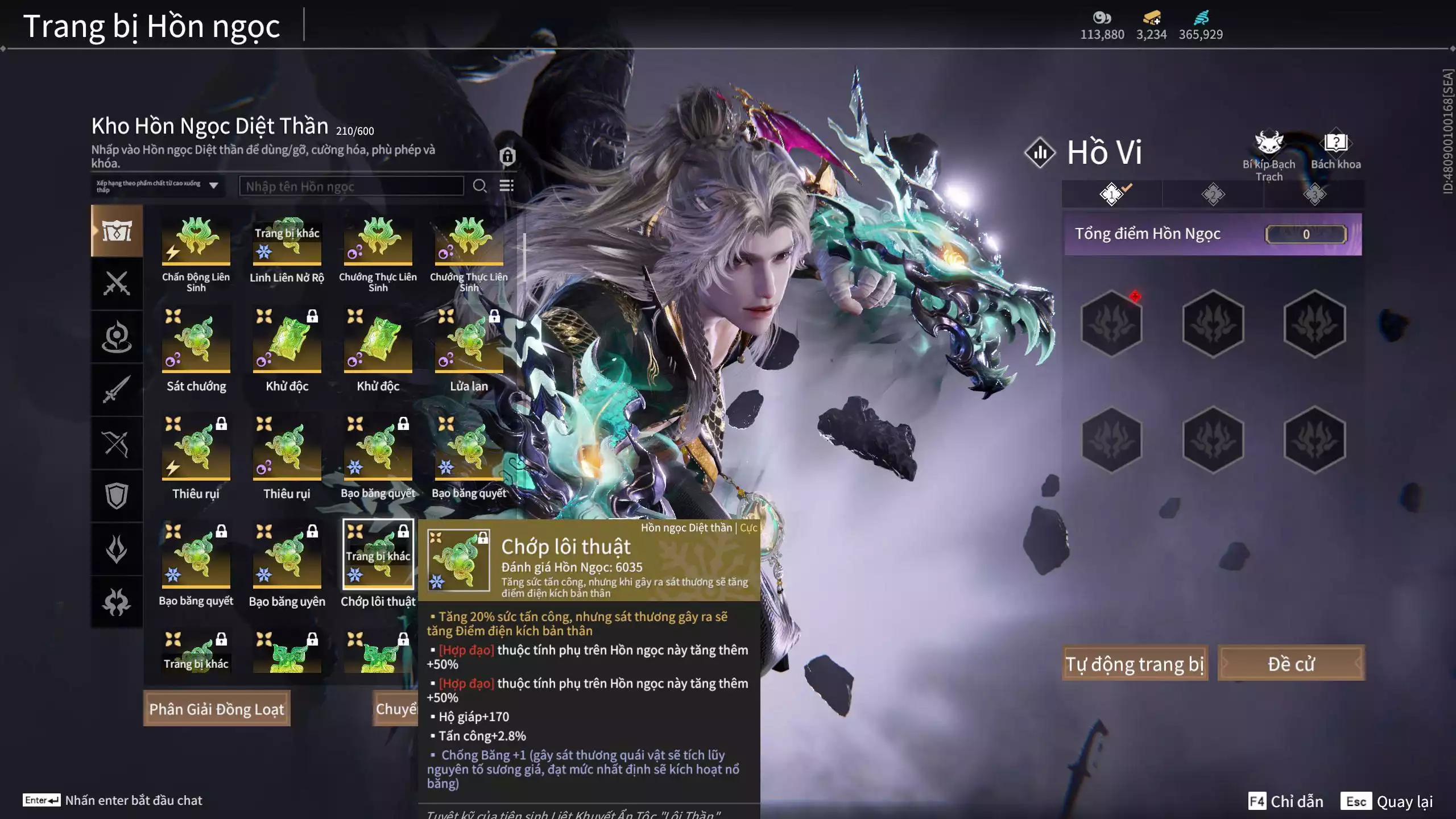Select Phân Giải Đồng Loạt button
Viewport: 1456px width, 819px height.
coord(216,709)
